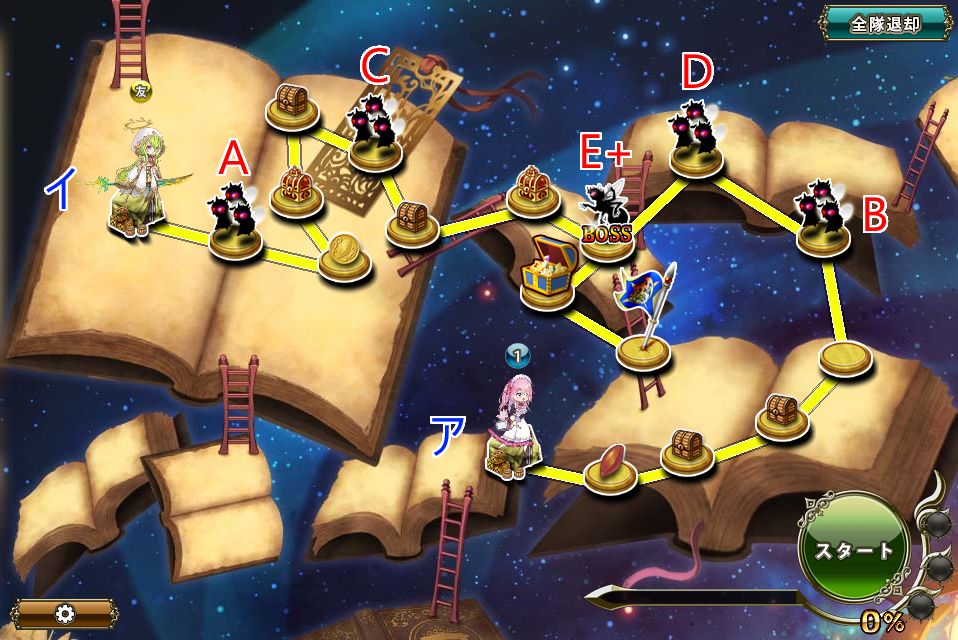Open the gear settings button
958x640 pixels.
(65, 612)
